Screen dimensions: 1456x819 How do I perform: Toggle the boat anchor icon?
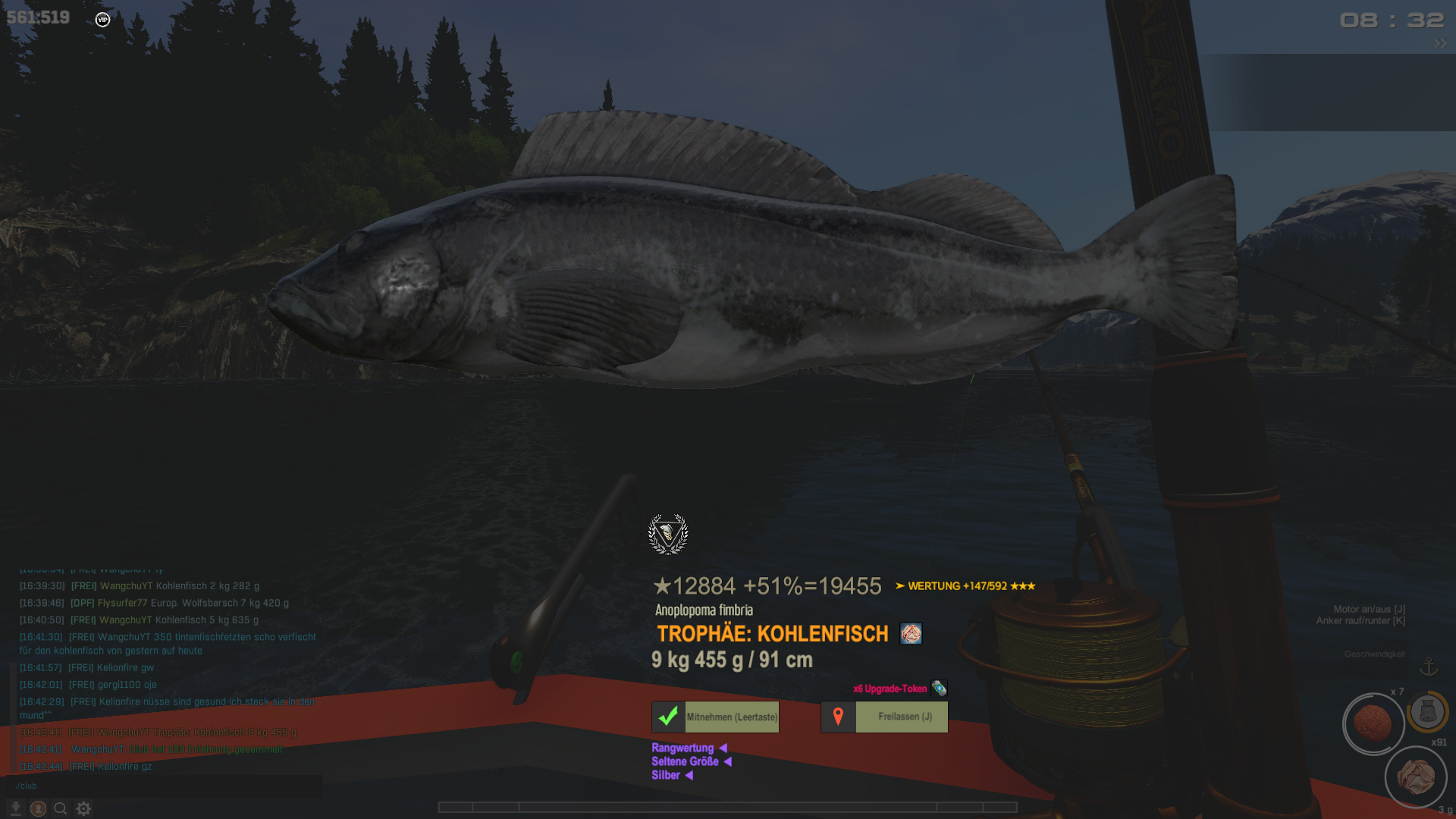click(1429, 667)
